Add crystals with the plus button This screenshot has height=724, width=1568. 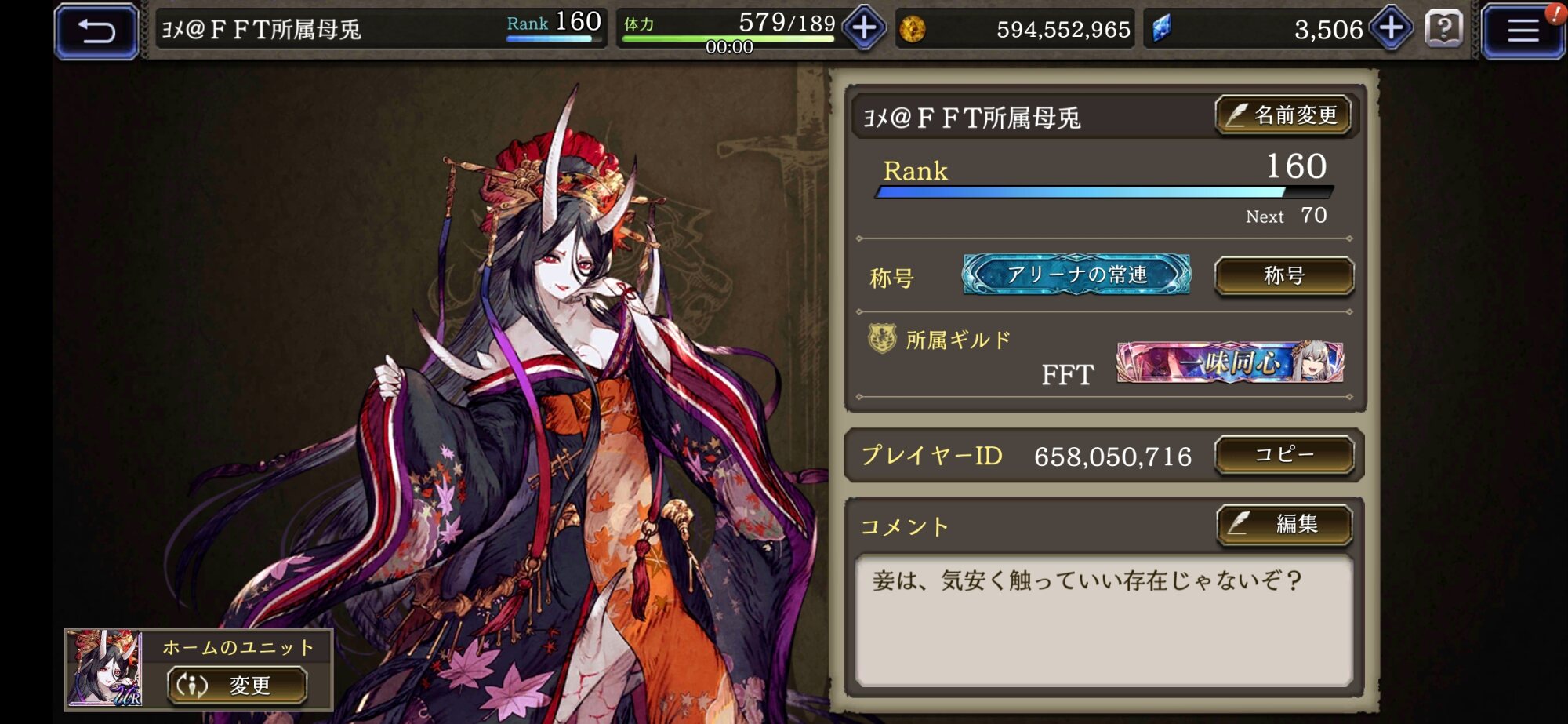1391,29
